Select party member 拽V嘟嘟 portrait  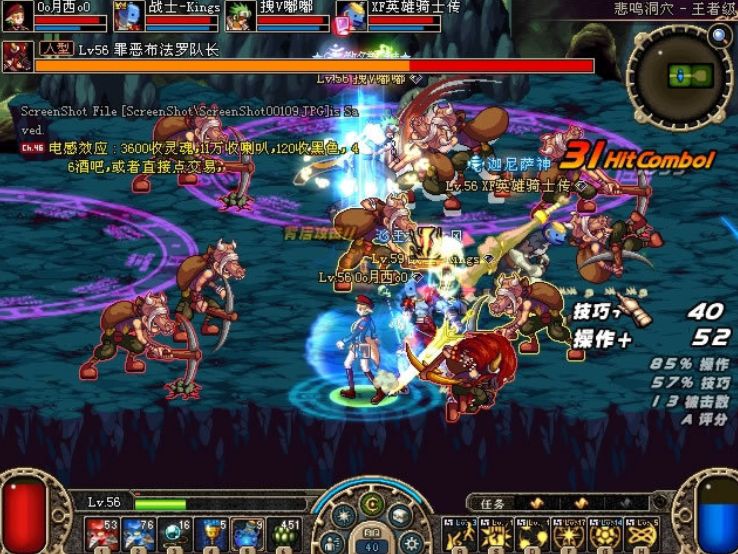click(x=239, y=16)
